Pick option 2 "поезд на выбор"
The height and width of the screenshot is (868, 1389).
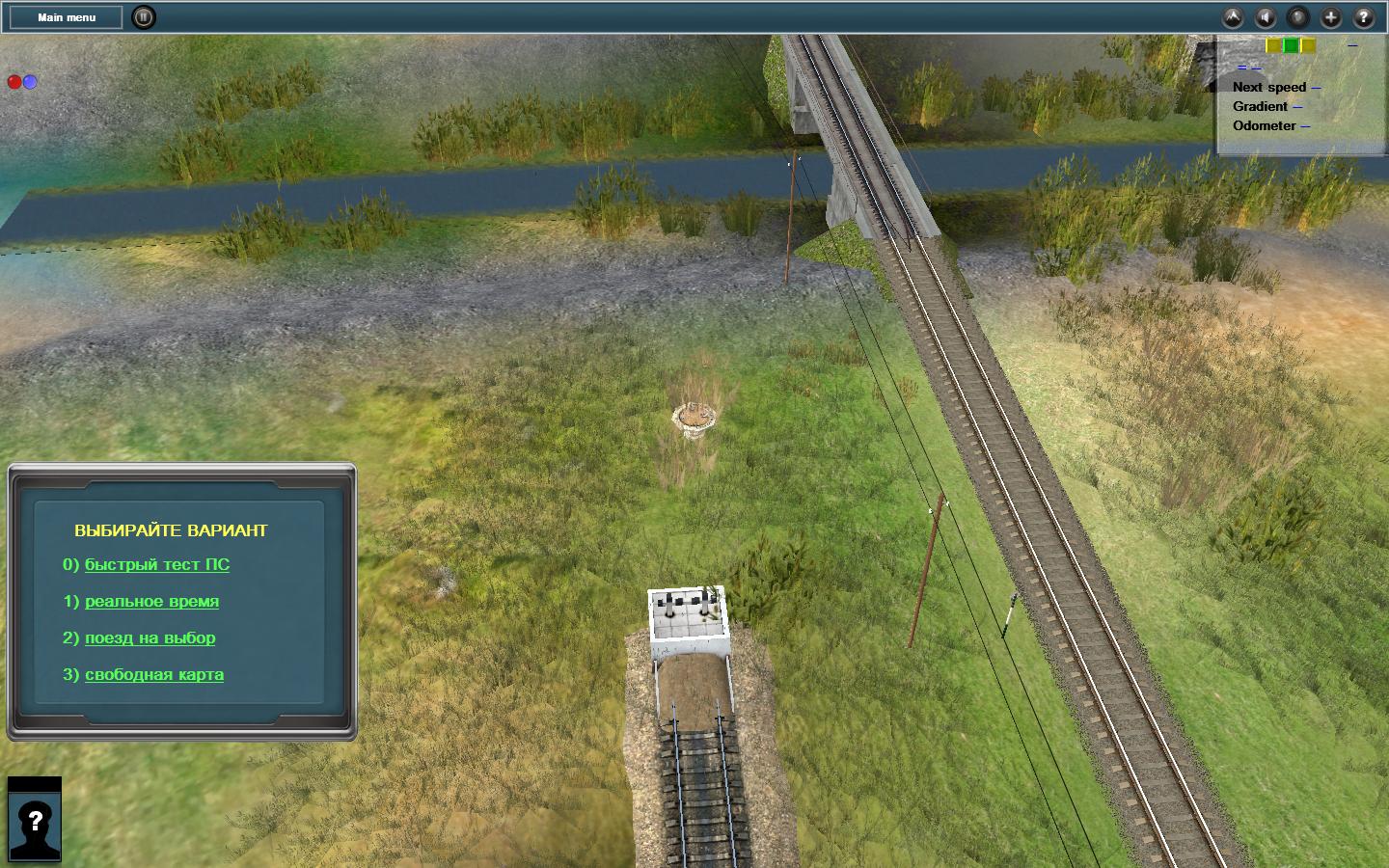pos(150,637)
